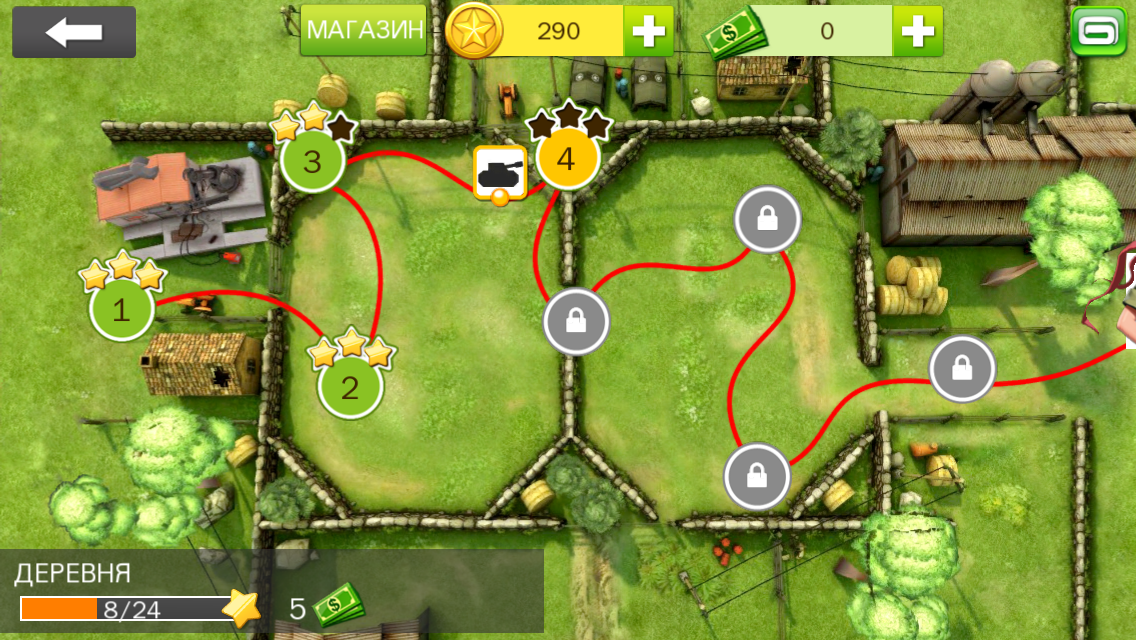Viewport: 1136px width, 640px height.
Task: Click the tank marker icon
Action: [x=499, y=172]
